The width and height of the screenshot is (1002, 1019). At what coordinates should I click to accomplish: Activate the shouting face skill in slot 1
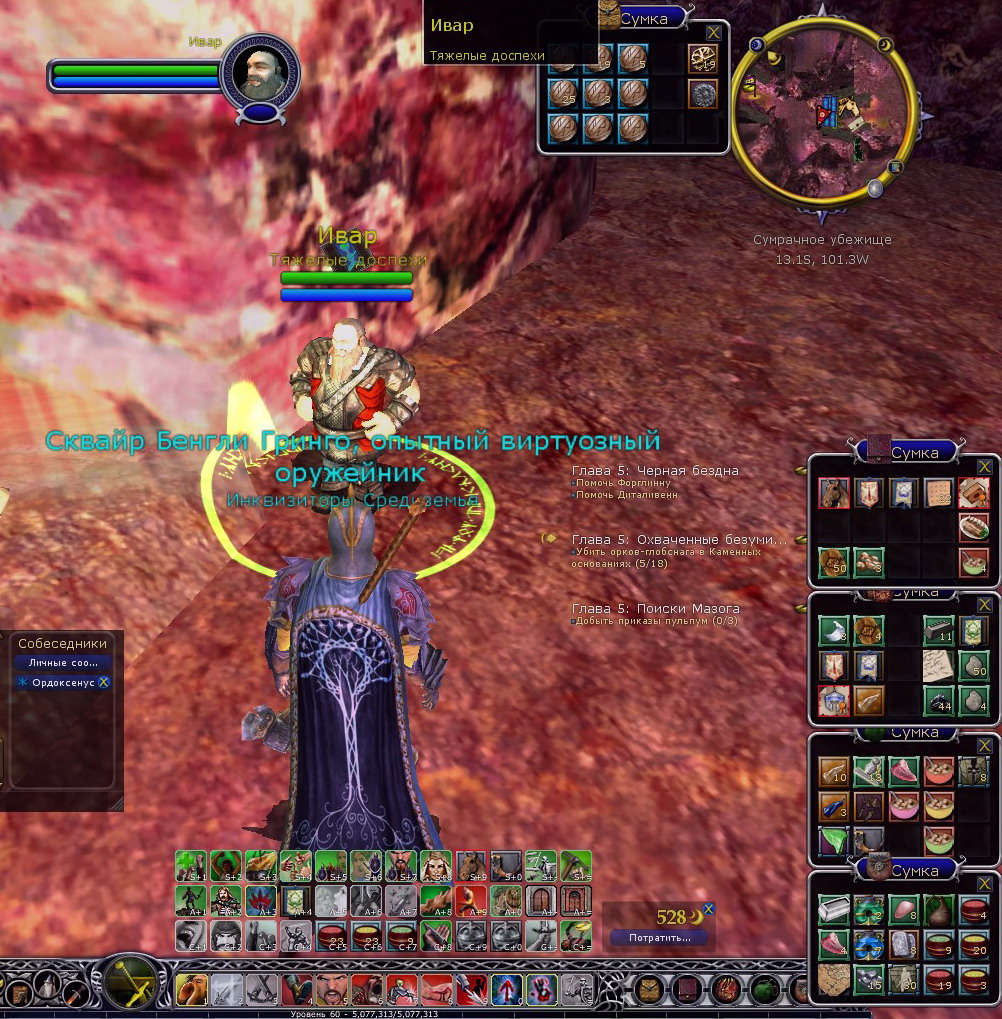point(191,991)
